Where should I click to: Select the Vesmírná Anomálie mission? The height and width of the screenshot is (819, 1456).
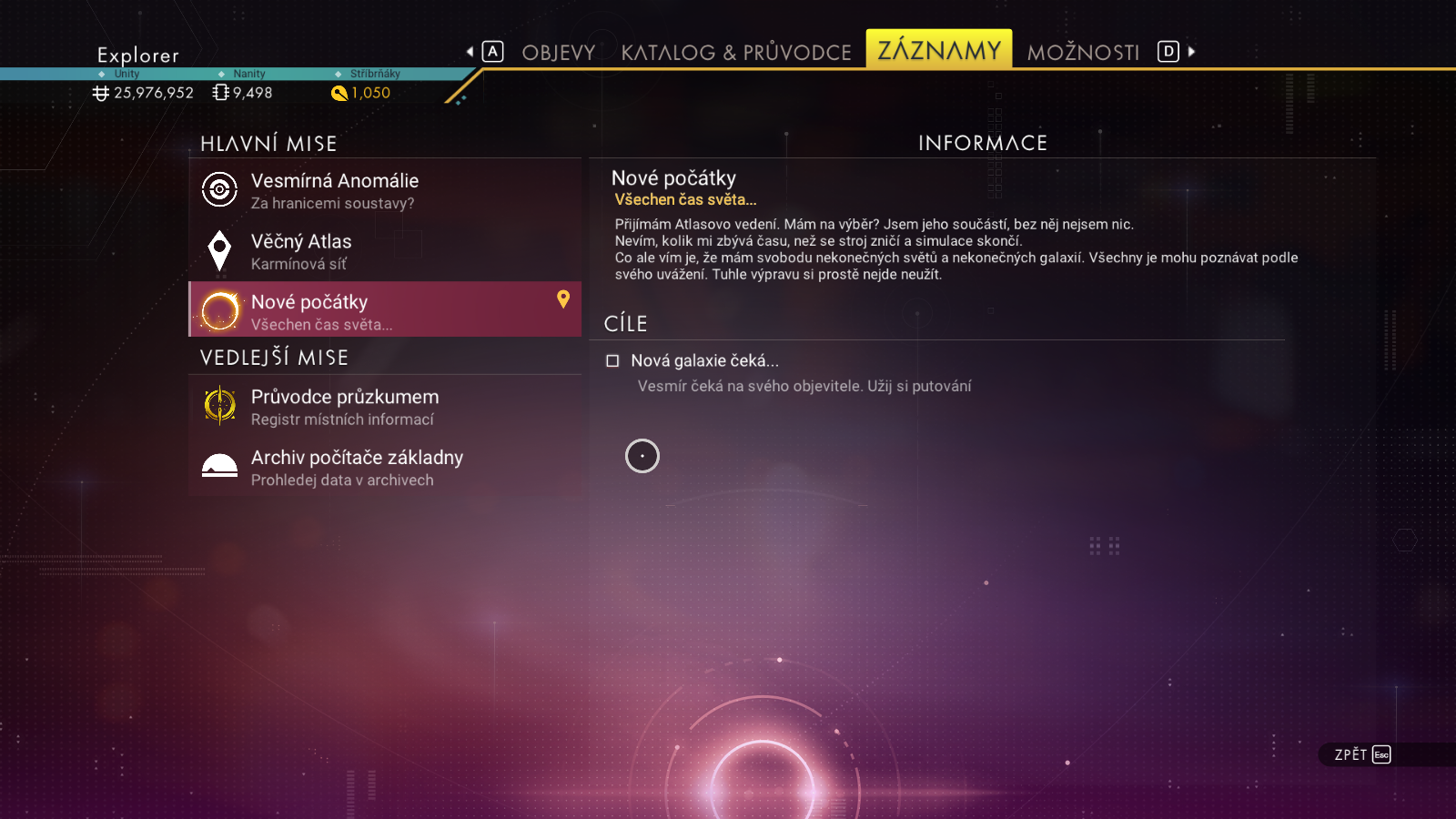pyautogui.click(x=384, y=190)
